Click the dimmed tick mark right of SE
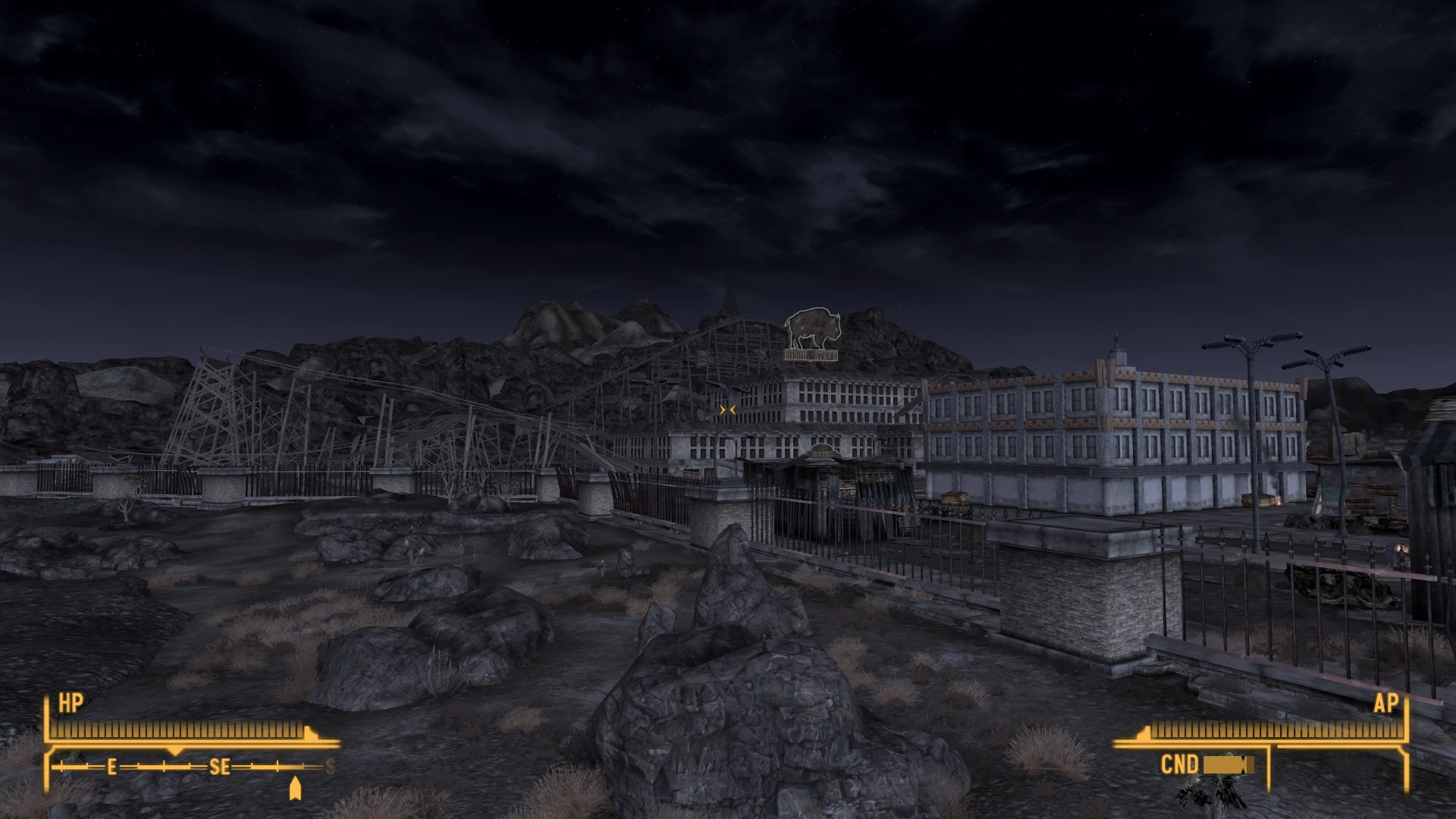 [303, 765]
